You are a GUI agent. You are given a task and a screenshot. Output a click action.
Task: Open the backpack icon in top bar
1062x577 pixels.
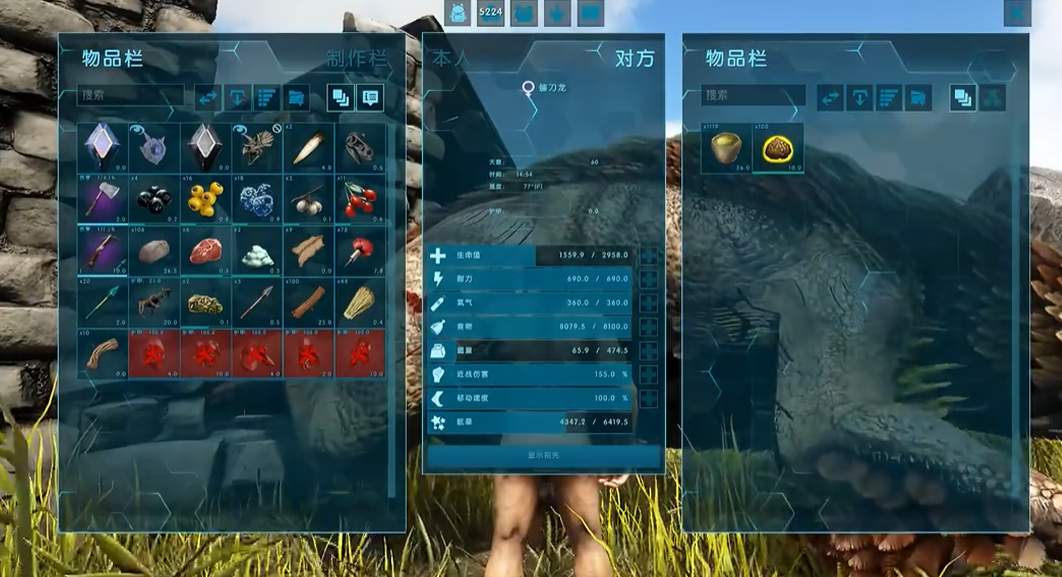(457, 13)
